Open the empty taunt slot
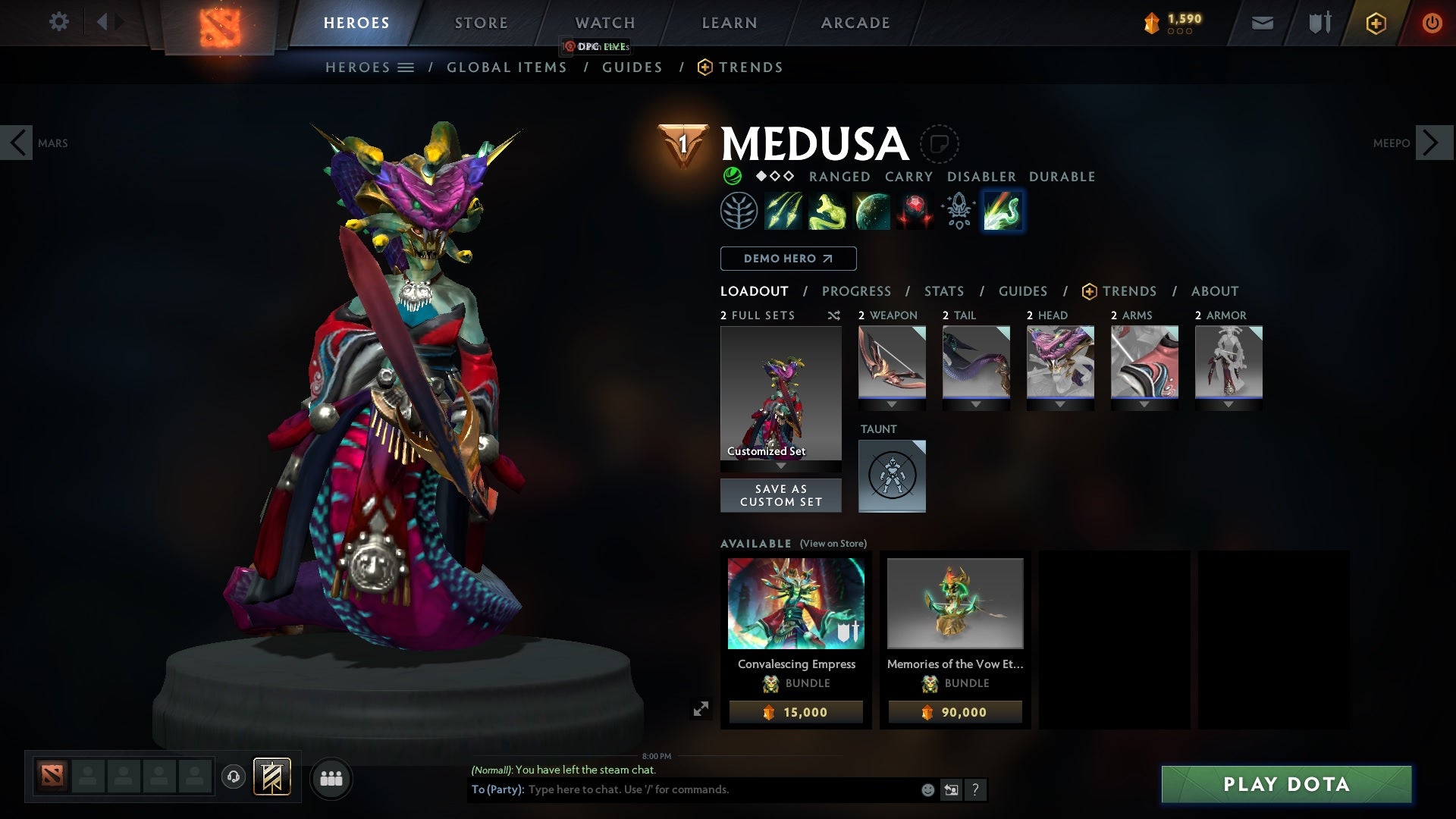This screenshot has width=1456, height=819. click(x=892, y=475)
